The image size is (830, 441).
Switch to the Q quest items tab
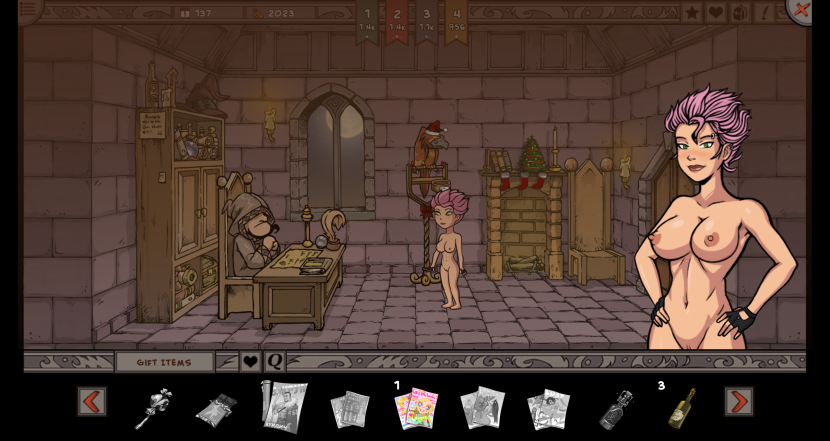coord(274,362)
